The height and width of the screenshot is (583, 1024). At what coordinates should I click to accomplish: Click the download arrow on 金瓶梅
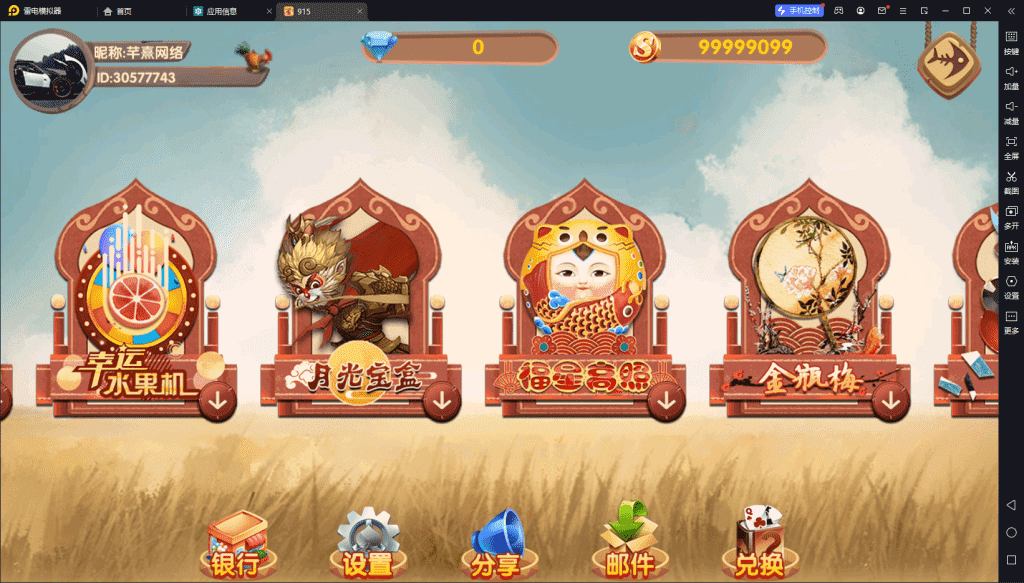[890, 402]
